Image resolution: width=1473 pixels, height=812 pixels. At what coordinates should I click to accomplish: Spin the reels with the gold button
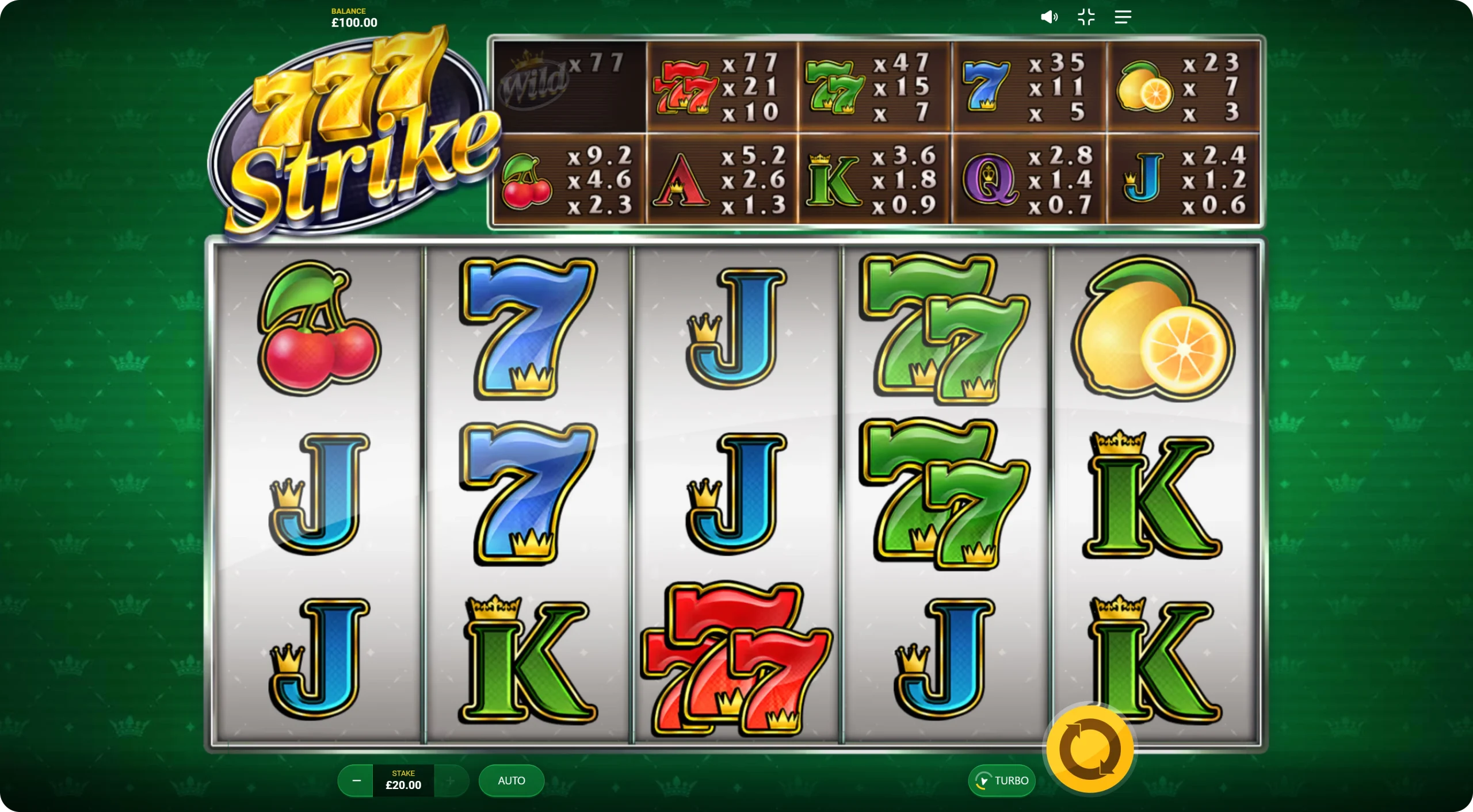point(1090,750)
